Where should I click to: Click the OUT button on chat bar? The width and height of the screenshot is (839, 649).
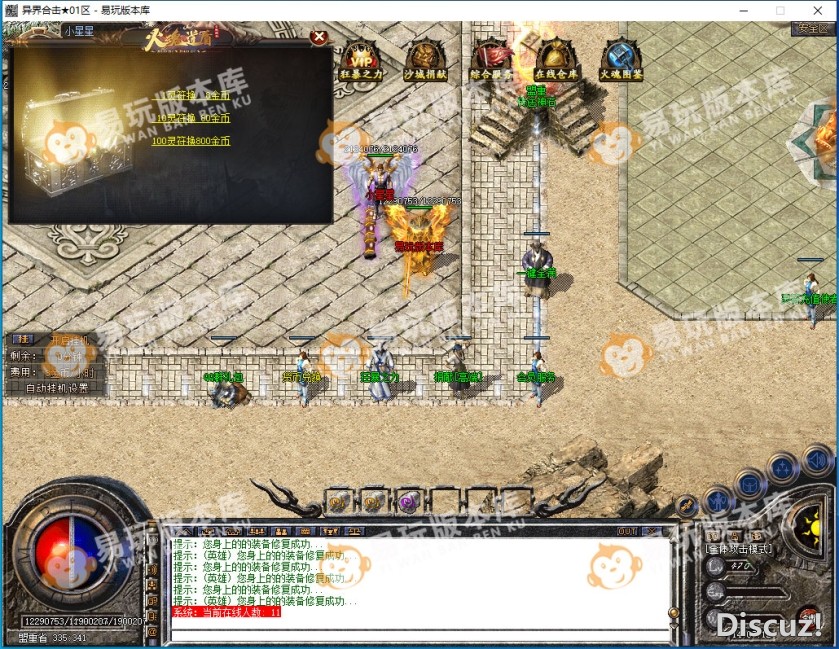click(627, 531)
